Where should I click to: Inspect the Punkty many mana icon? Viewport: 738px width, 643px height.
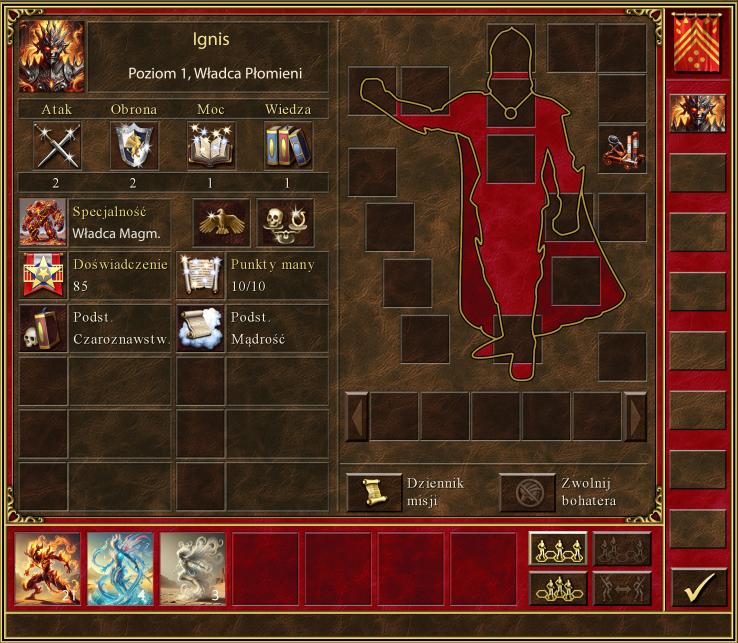[x=201, y=275]
